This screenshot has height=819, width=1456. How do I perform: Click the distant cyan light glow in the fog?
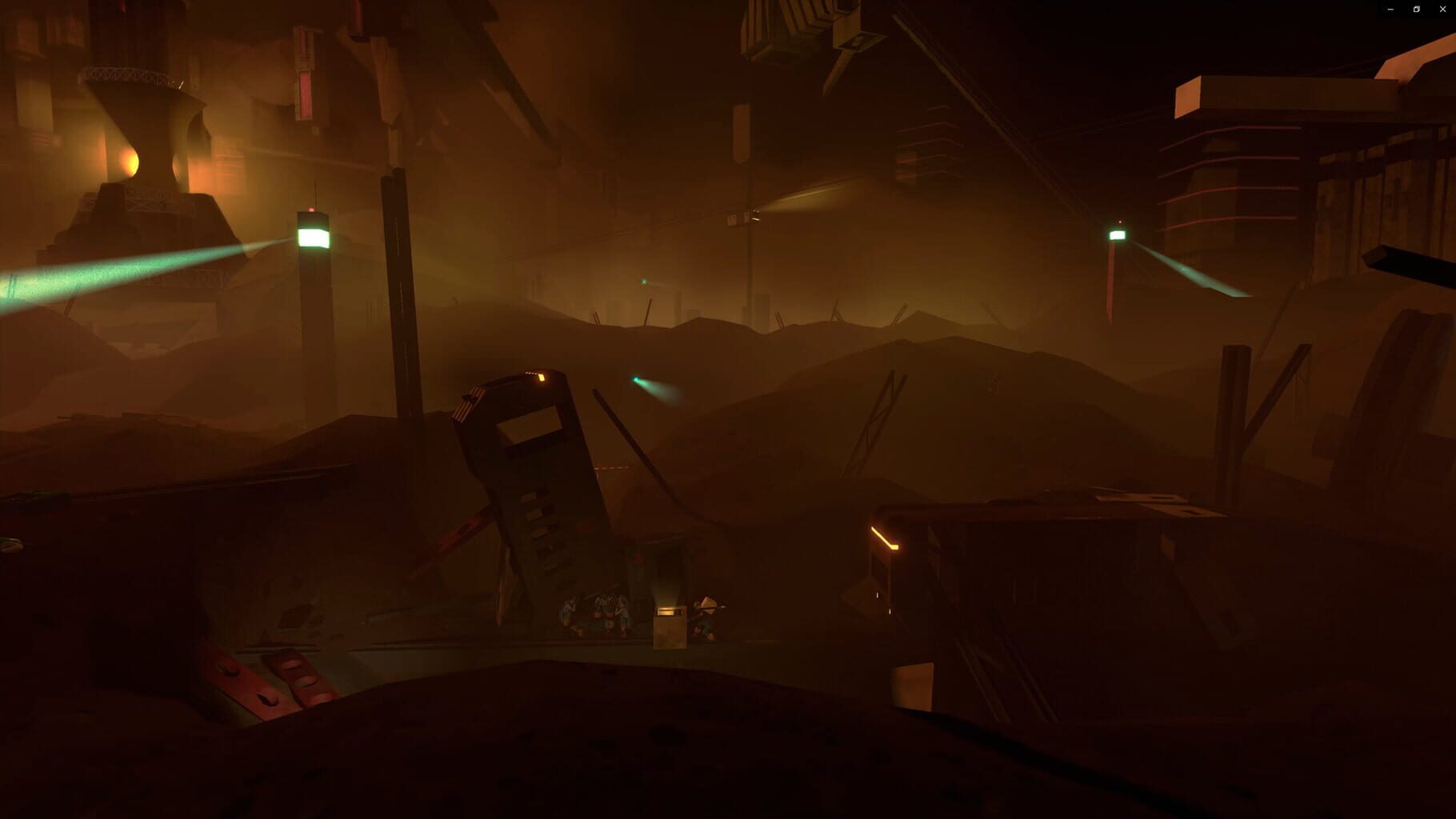[x=644, y=282]
